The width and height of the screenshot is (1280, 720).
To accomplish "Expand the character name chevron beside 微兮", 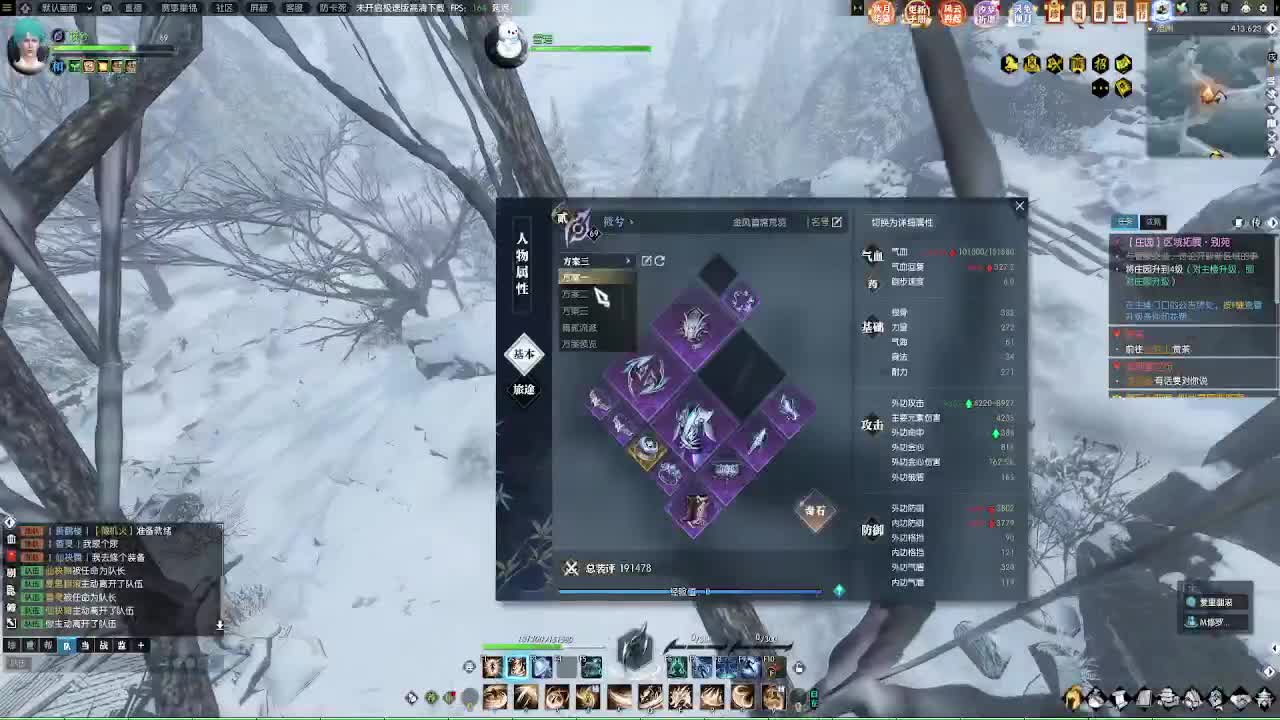I will [631, 221].
